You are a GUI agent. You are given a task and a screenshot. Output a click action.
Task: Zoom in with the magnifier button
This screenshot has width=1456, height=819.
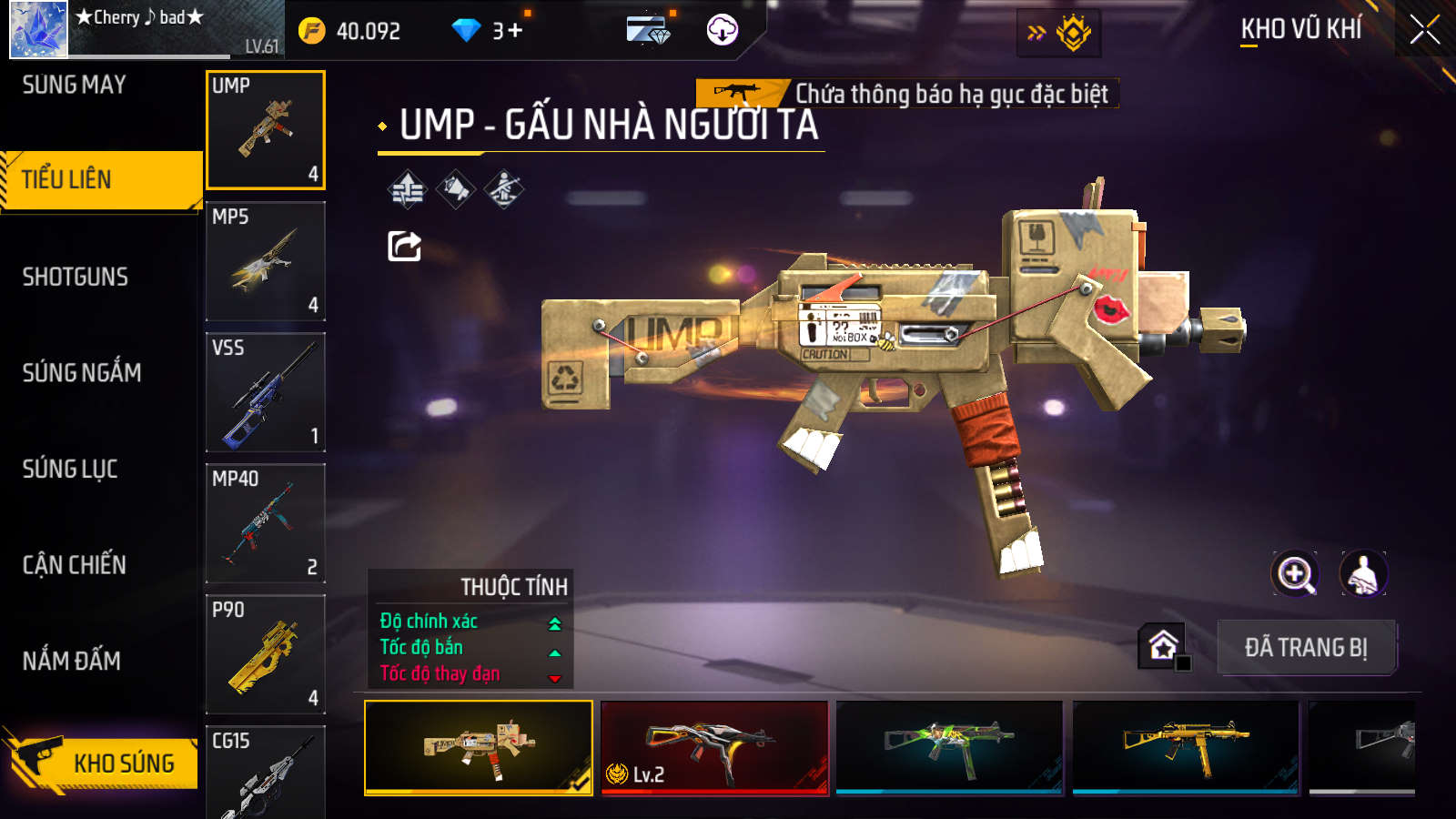(x=1295, y=574)
